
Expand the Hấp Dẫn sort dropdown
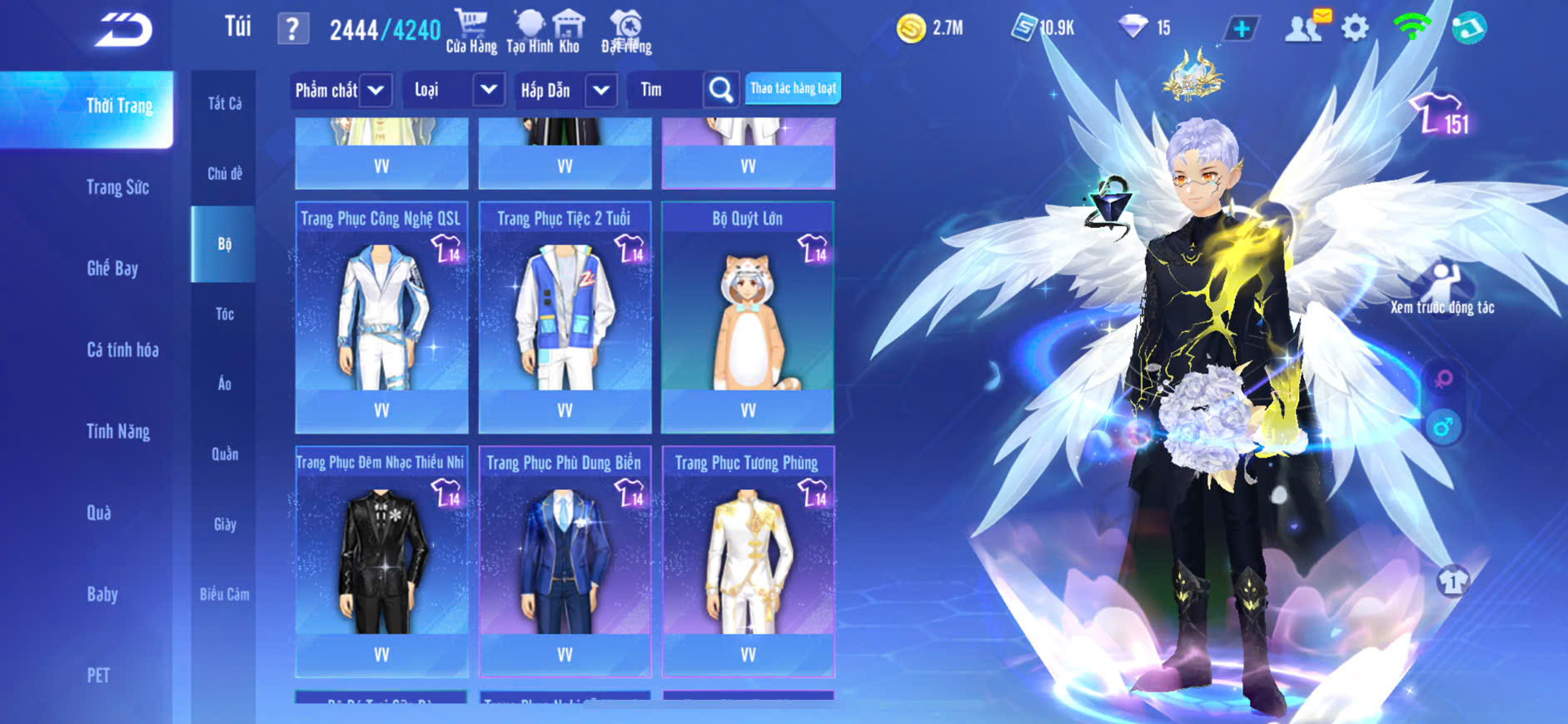coord(600,90)
